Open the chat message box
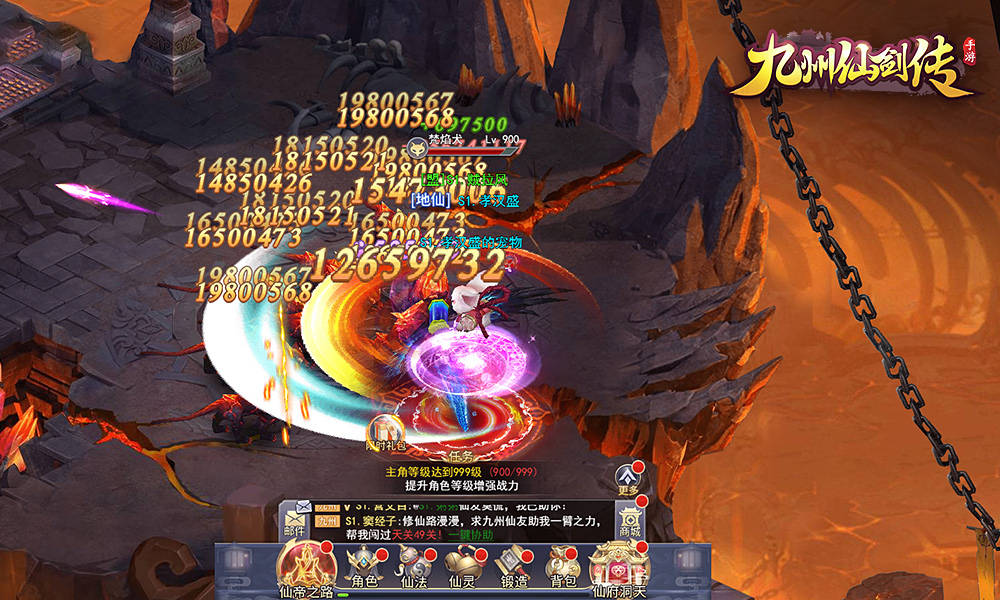1000x600 pixels. point(460,522)
